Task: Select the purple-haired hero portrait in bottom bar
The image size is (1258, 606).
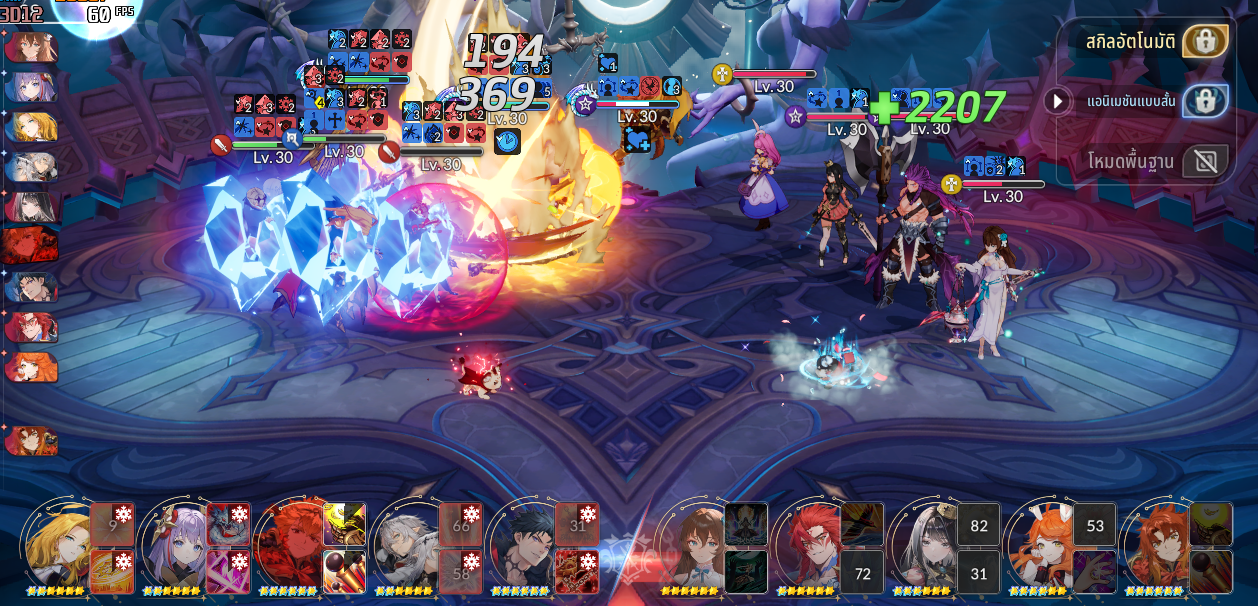Action: (x=174, y=547)
